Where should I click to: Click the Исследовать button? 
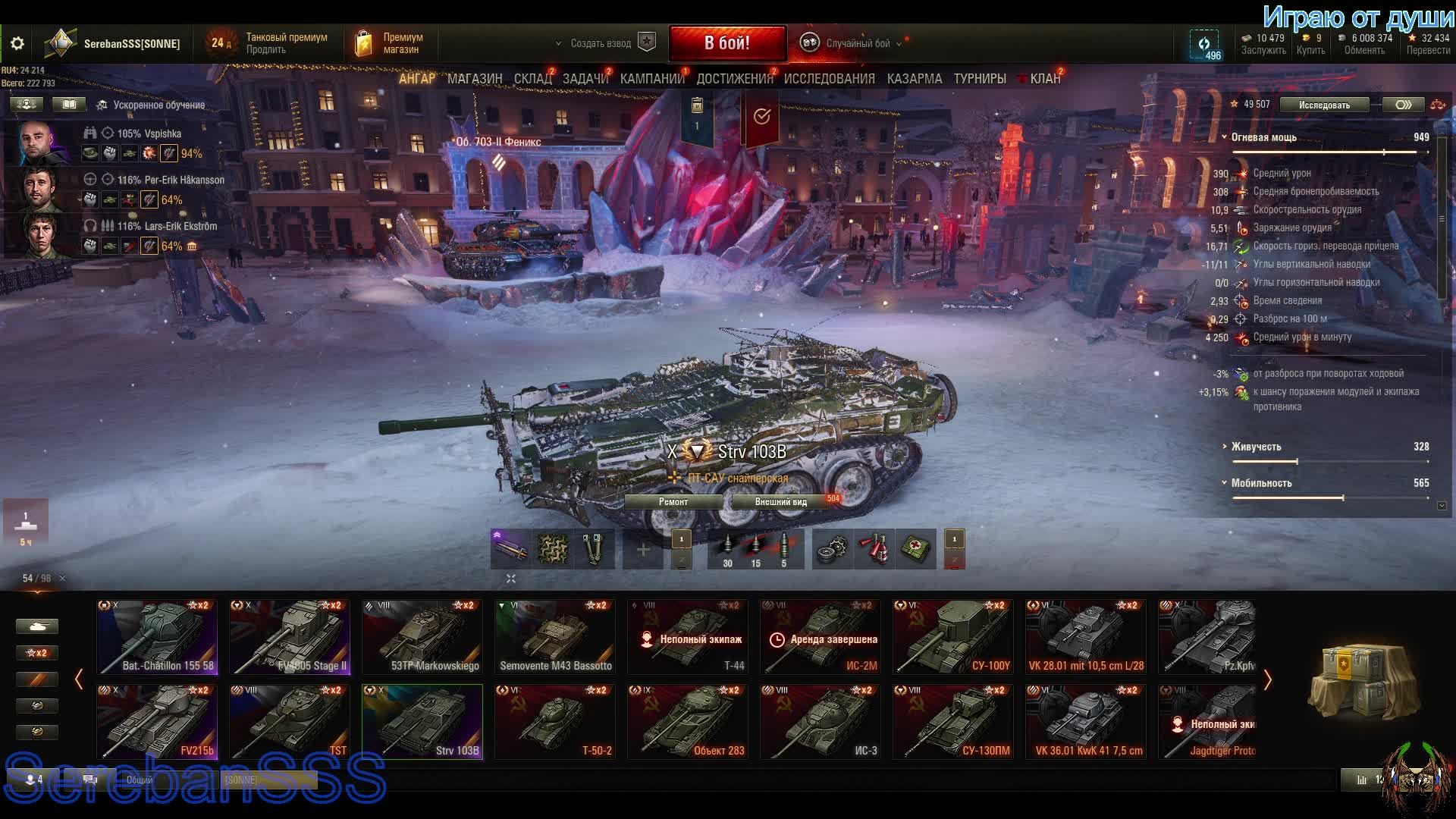pyautogui.click(x=1324, y=105)
